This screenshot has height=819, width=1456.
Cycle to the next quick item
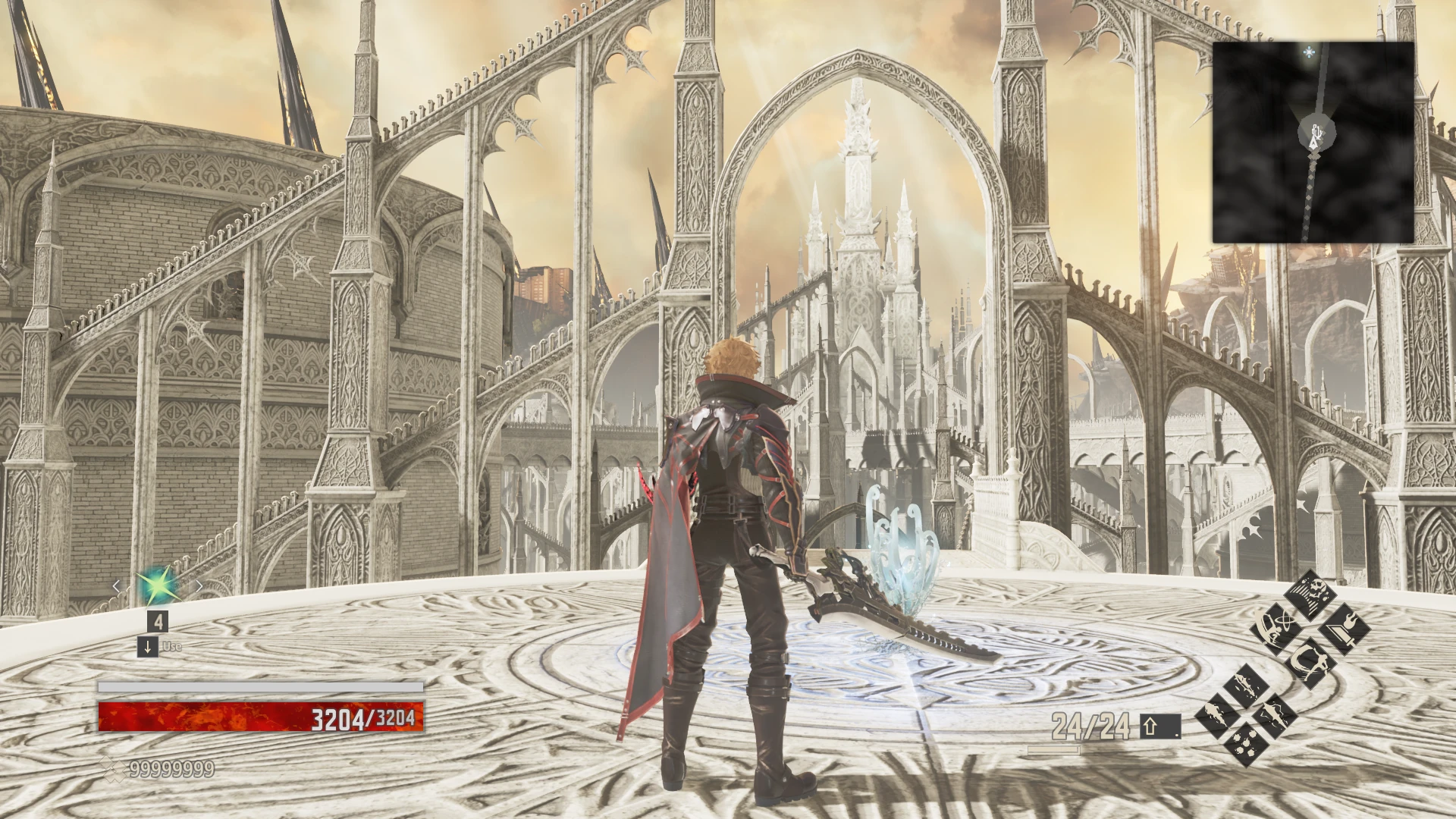coord(199,585)
